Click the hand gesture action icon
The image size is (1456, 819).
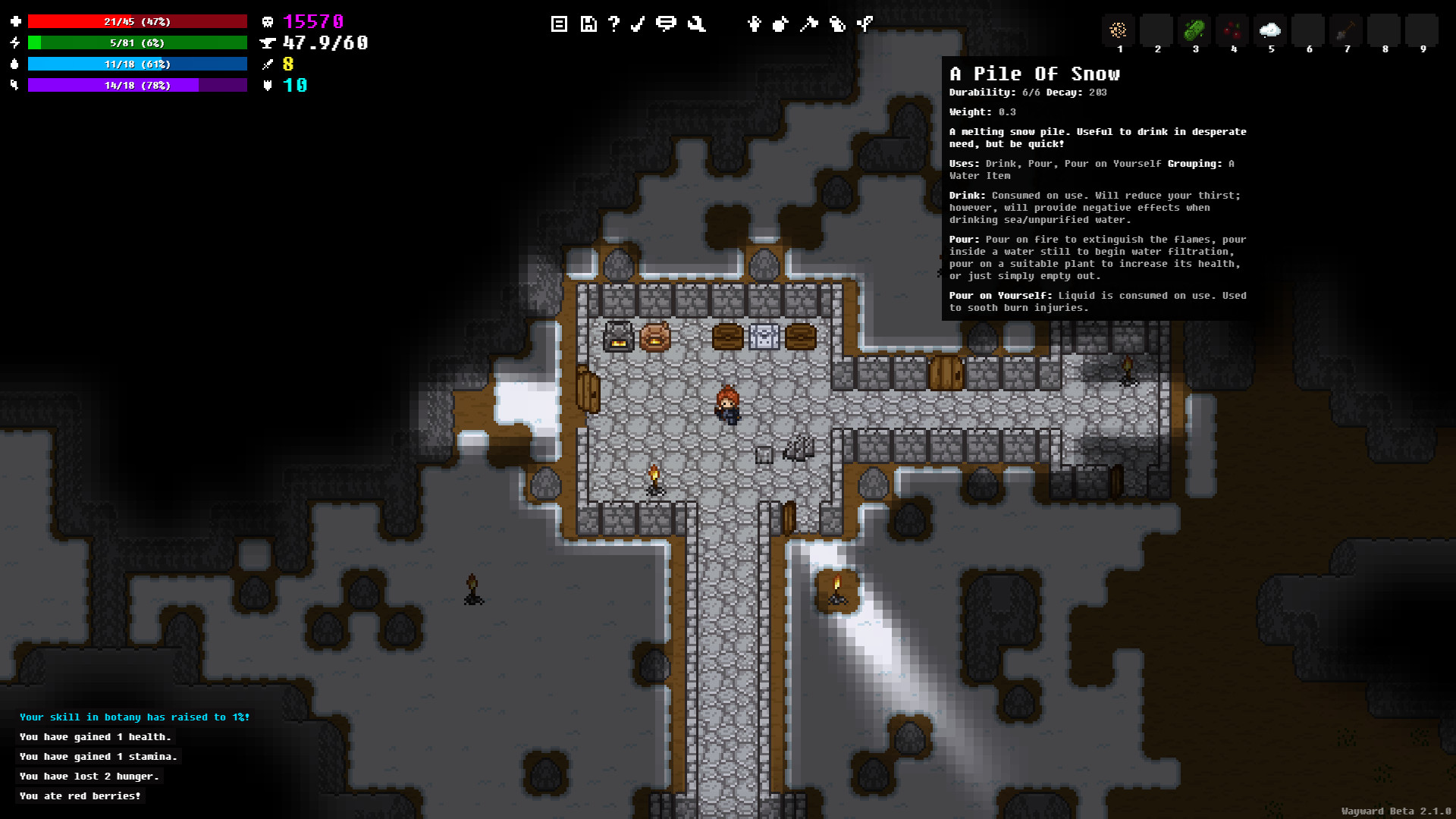pyautogui.click(x=754, y=24)
